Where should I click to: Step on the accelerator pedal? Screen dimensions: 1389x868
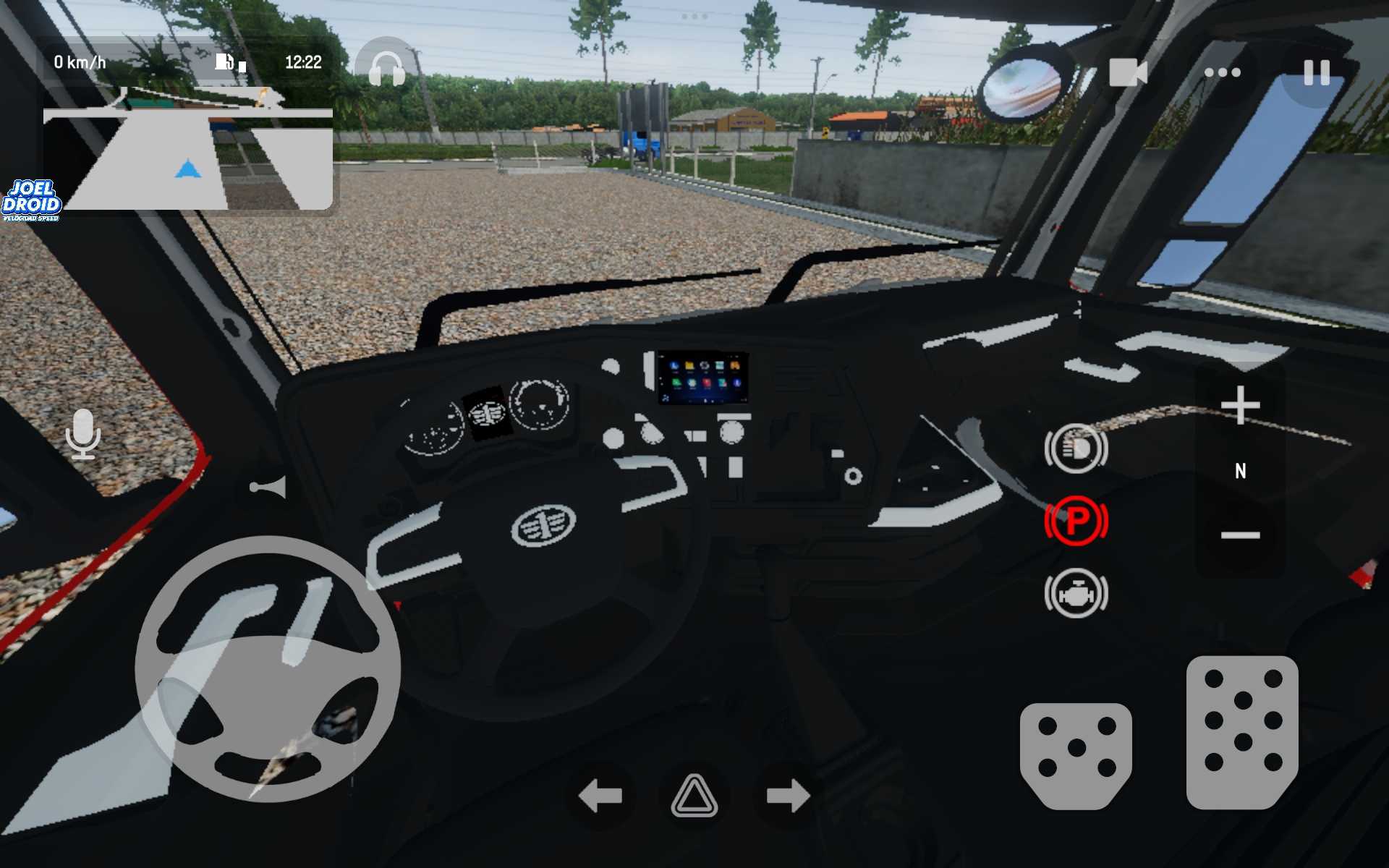pyautogui.click(x=1242, y=732)
